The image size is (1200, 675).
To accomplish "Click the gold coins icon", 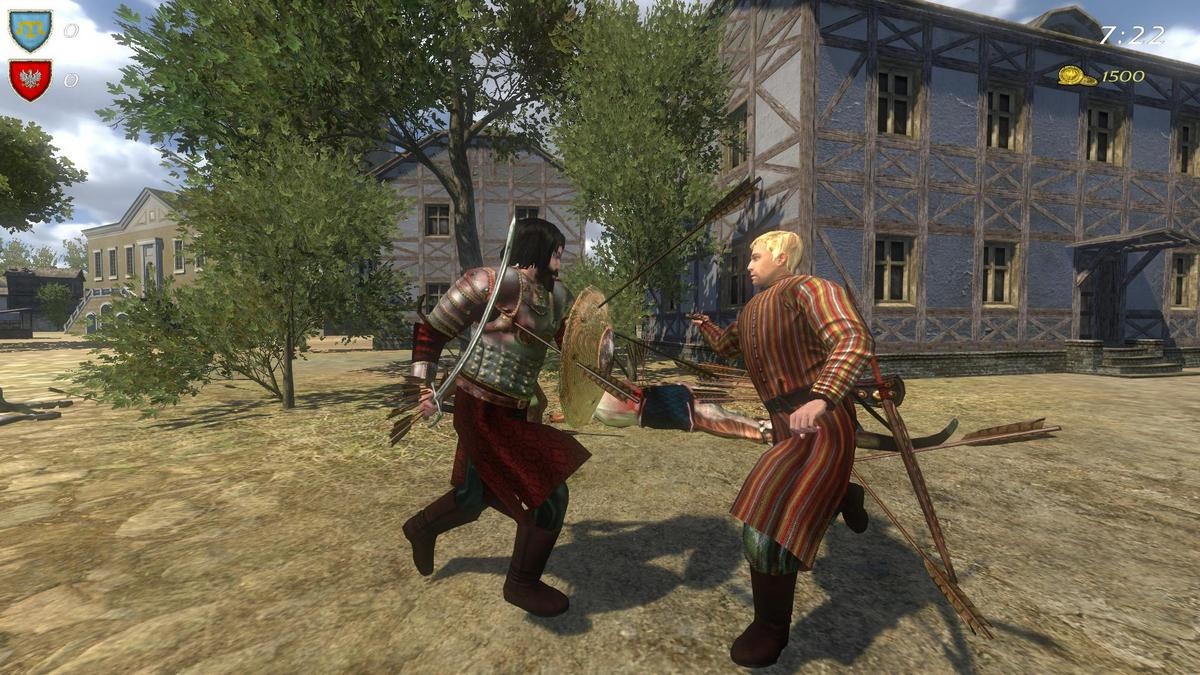I will [1077, 76].
